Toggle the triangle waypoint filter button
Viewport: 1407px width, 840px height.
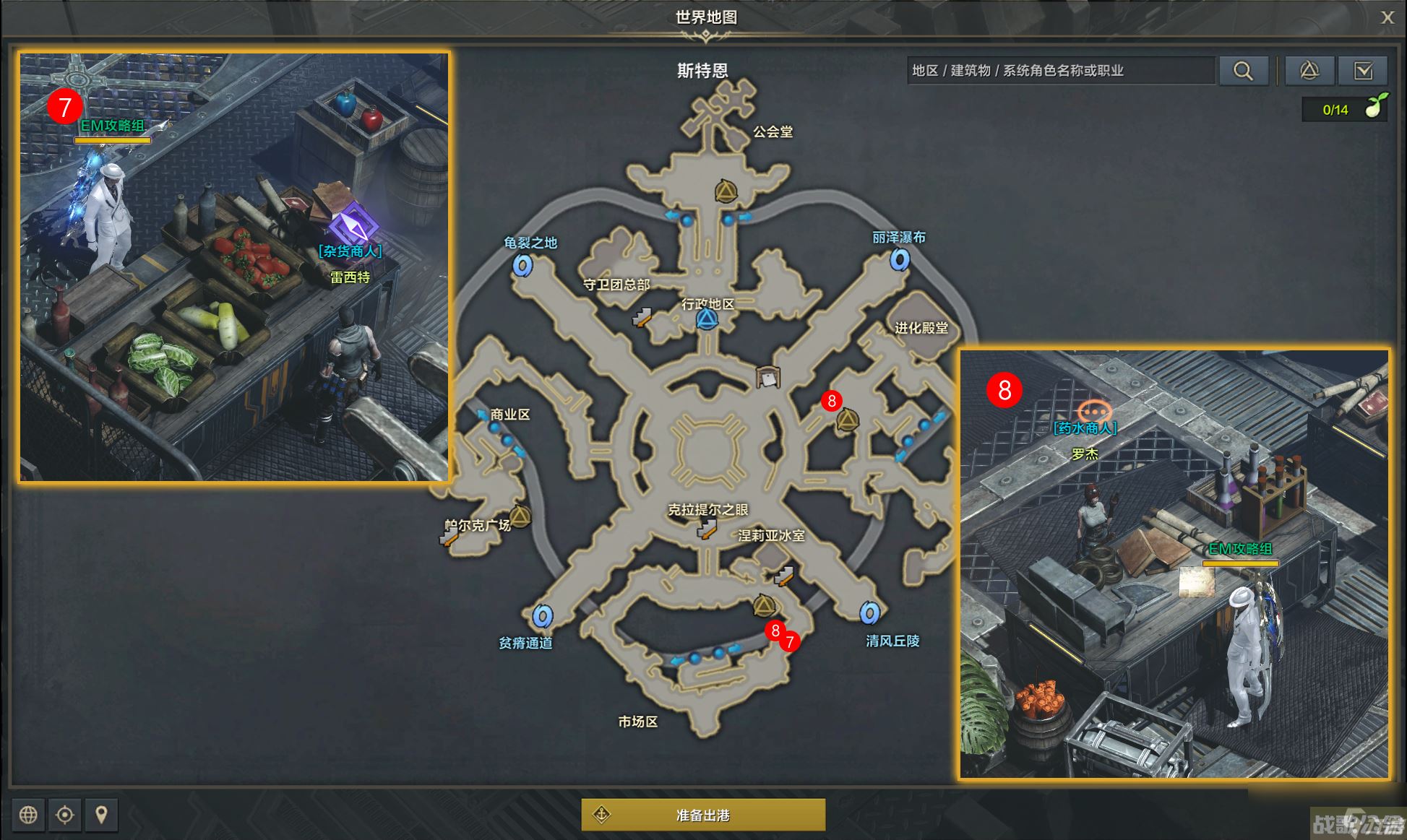click(1309, 71)
